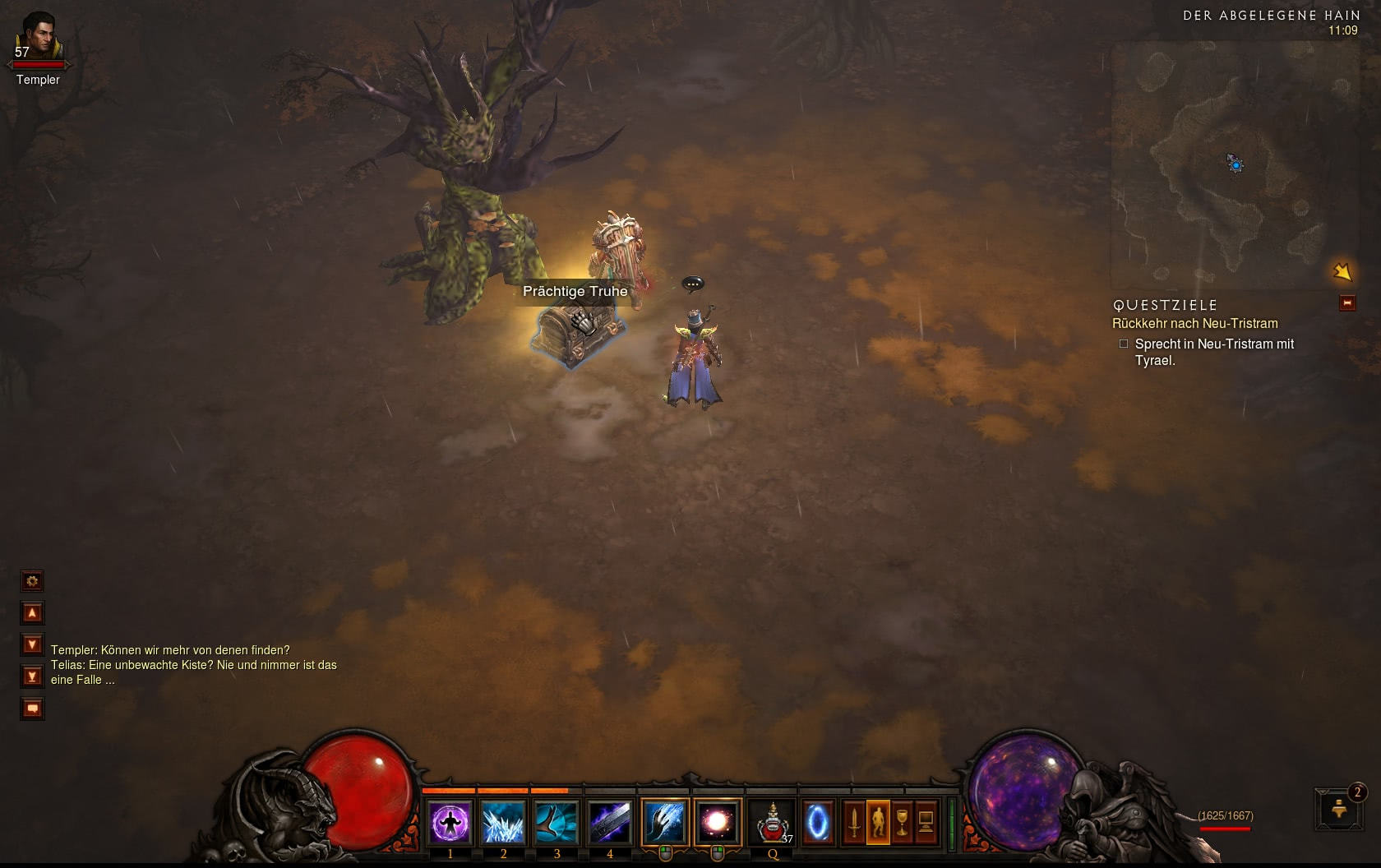The width and height of the screenshot is (1381, 868).
Task: Click the chat scroll-up arrow button
Action: click(x=32, y=613)
